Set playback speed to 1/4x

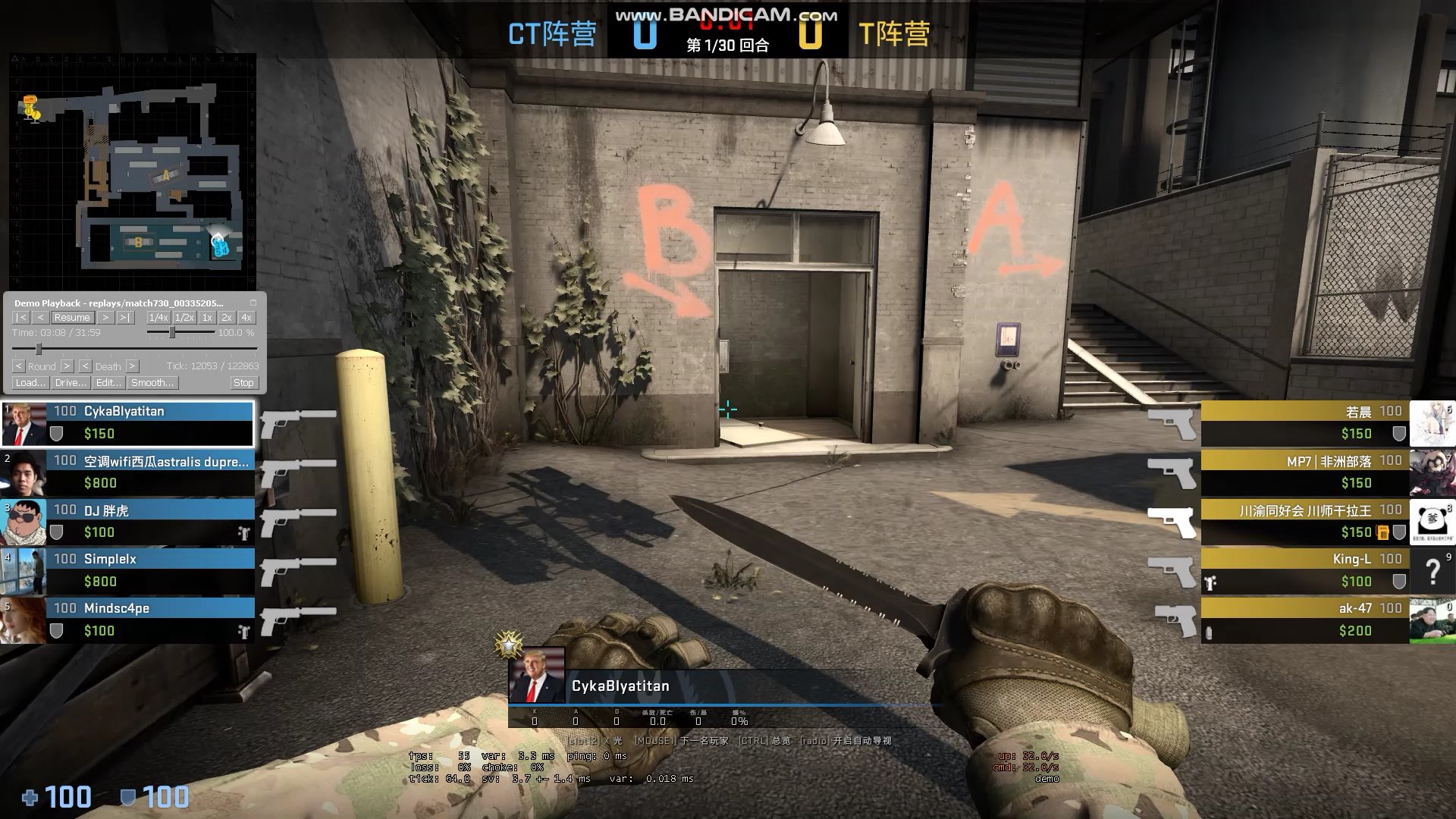[158, 318]
